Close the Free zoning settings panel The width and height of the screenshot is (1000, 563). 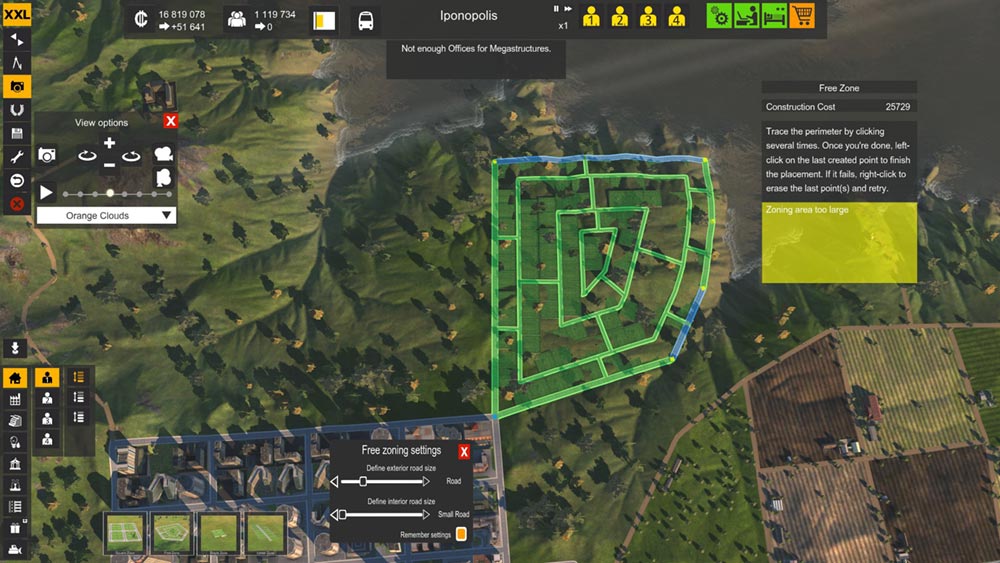(x=464, y=452)
